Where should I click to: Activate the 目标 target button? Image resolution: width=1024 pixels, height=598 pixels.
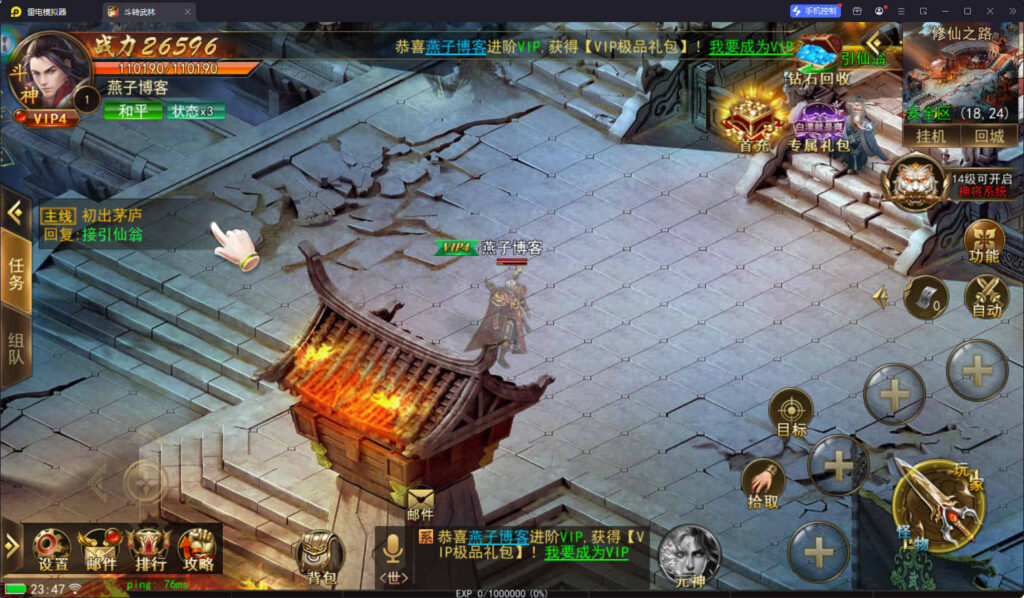pos(791,412)
